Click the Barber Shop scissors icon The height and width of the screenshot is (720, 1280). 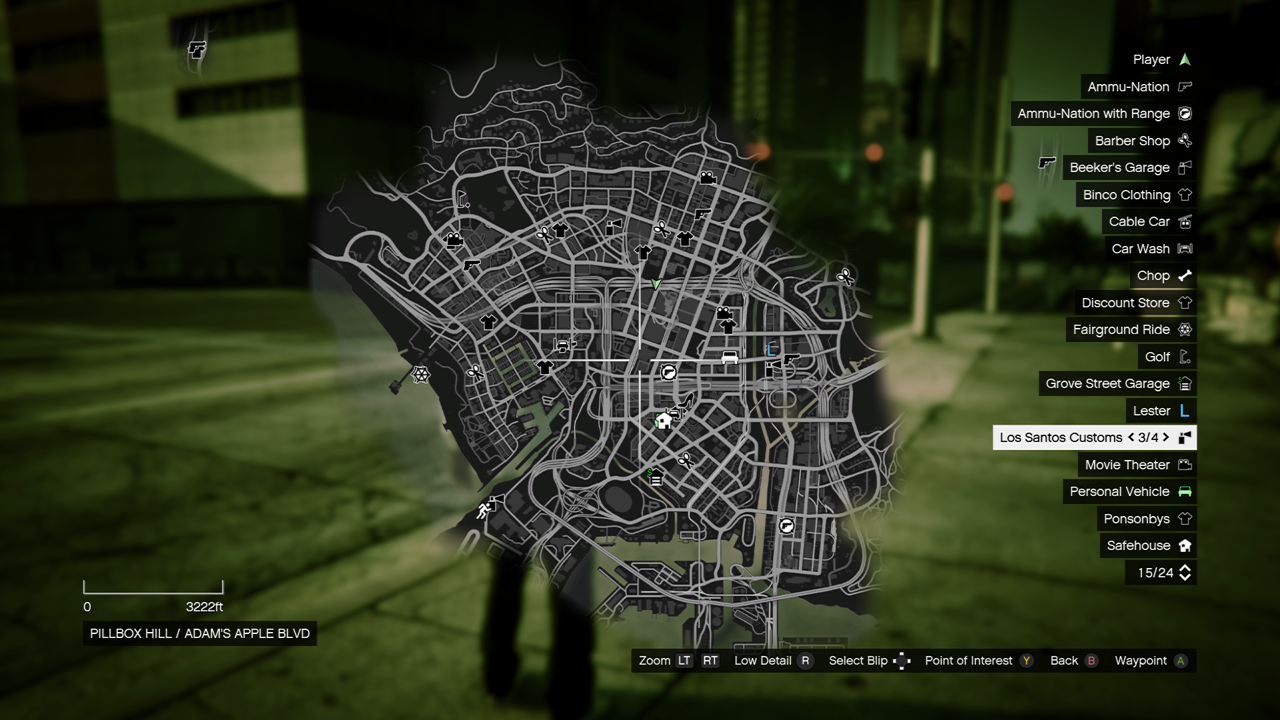pyautogui.click(x=1184, y=140)
